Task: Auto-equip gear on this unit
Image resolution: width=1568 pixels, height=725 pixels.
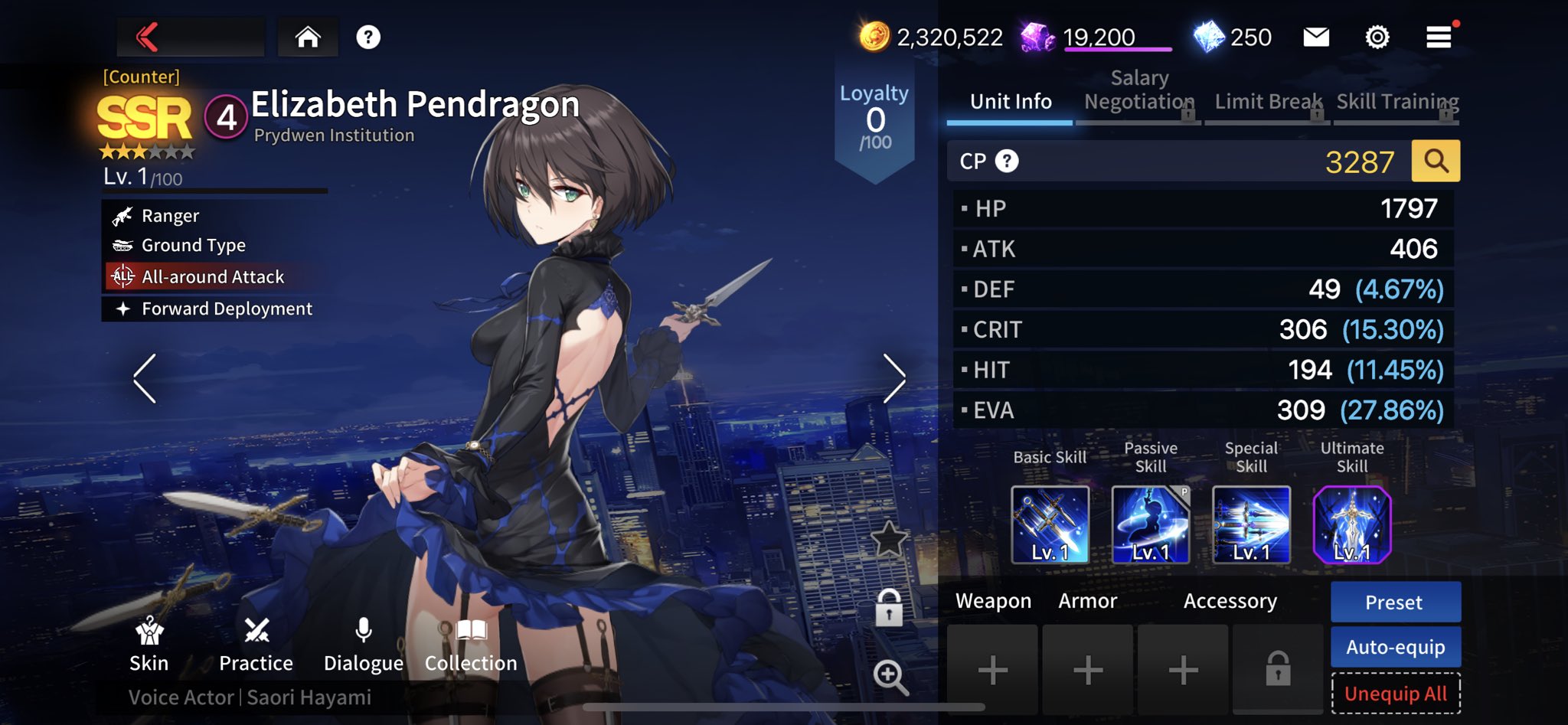Action: (x=1395, y=648)
